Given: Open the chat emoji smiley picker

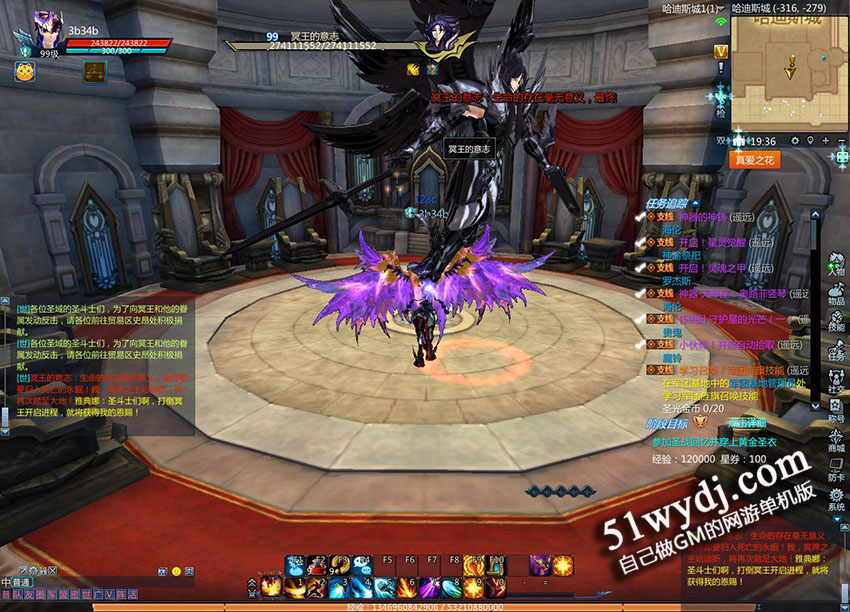Looking at the screenshot, I should click(177, 569).
